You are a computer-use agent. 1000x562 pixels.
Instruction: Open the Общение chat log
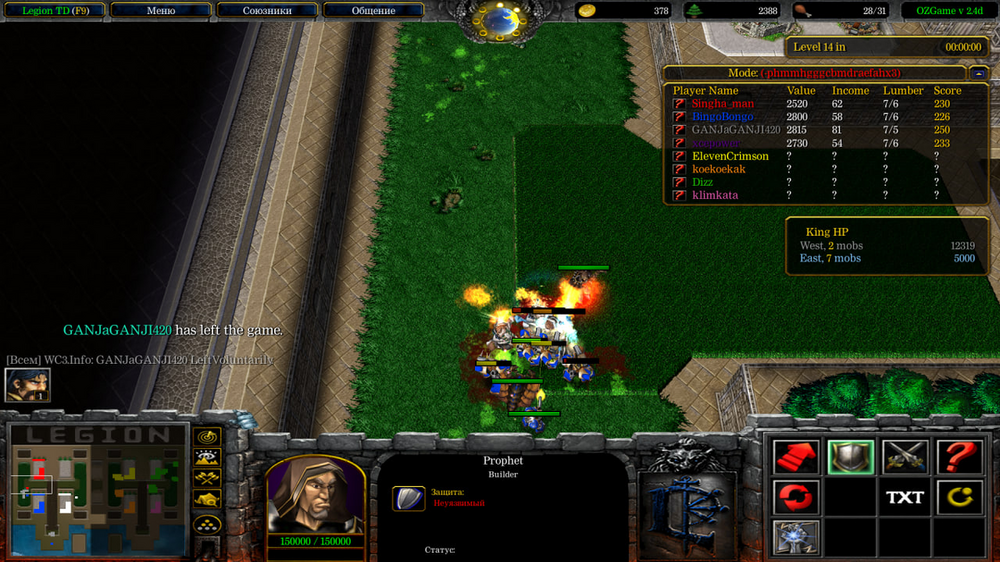373,11
